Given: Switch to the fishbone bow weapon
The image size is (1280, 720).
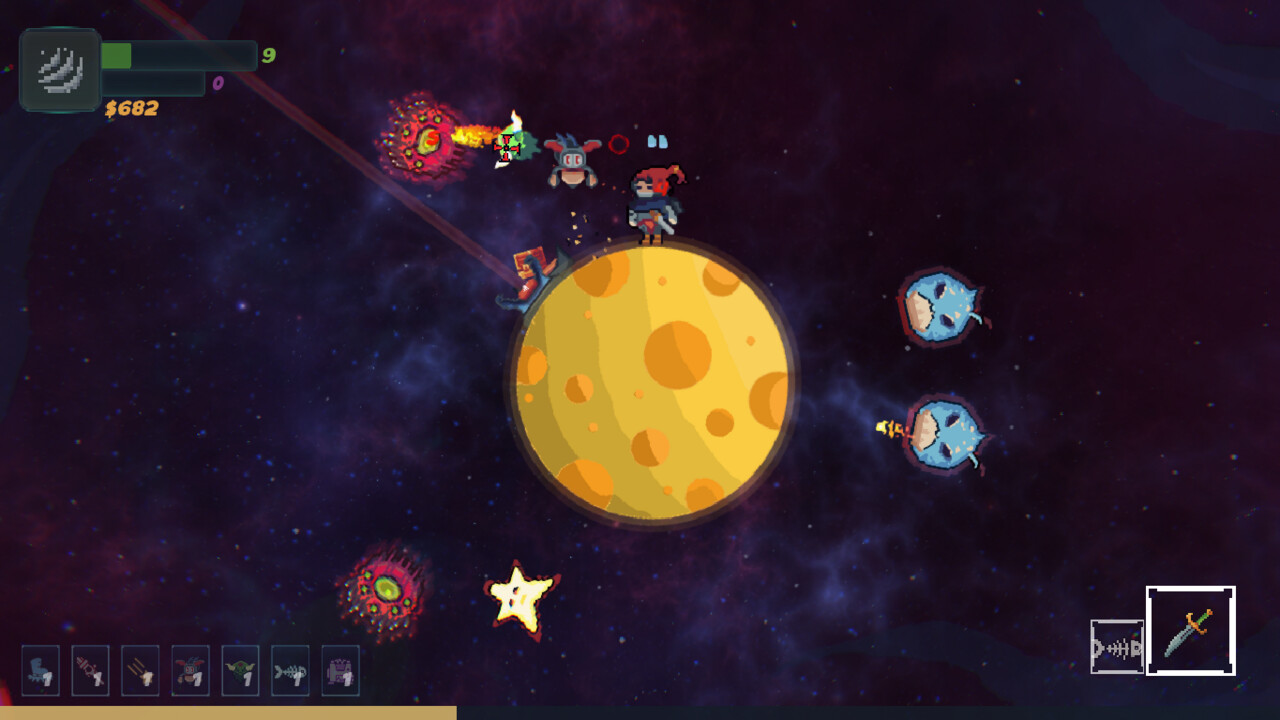Looking at the screenshot, I should (x=1117, y=647).
